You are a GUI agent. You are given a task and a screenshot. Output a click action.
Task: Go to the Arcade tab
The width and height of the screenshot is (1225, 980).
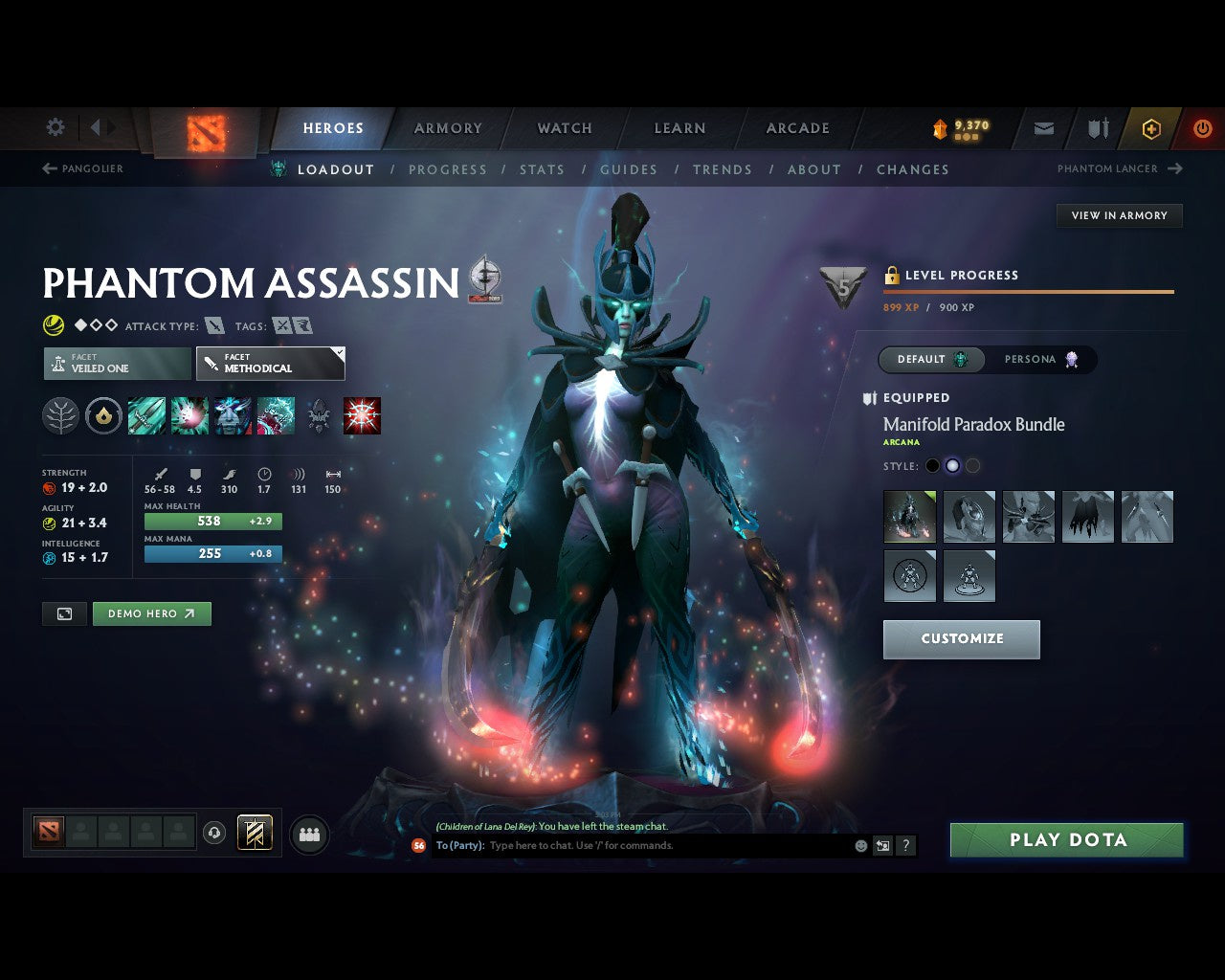[797, 128]
